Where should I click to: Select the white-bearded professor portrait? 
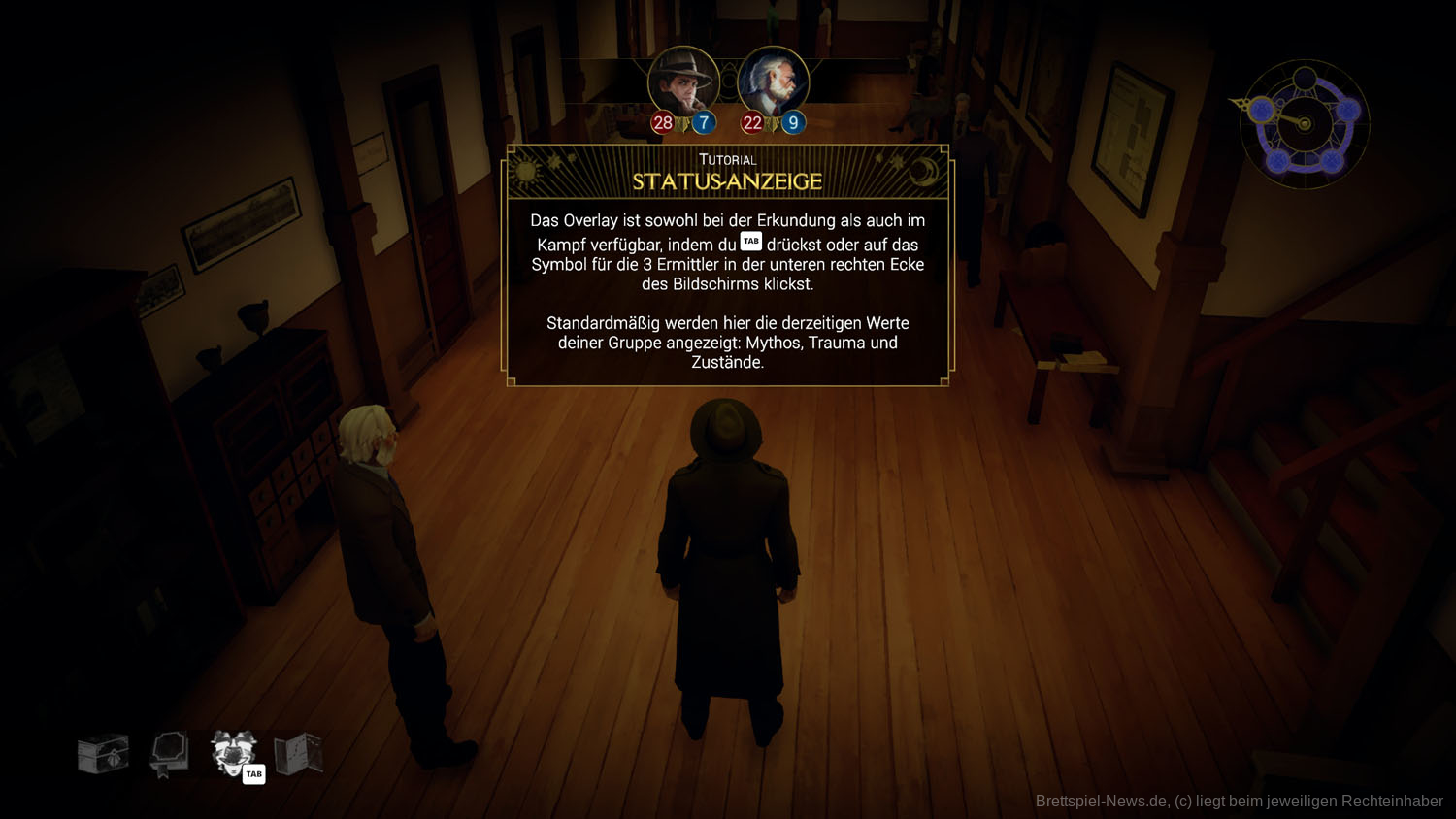[773, 82]
